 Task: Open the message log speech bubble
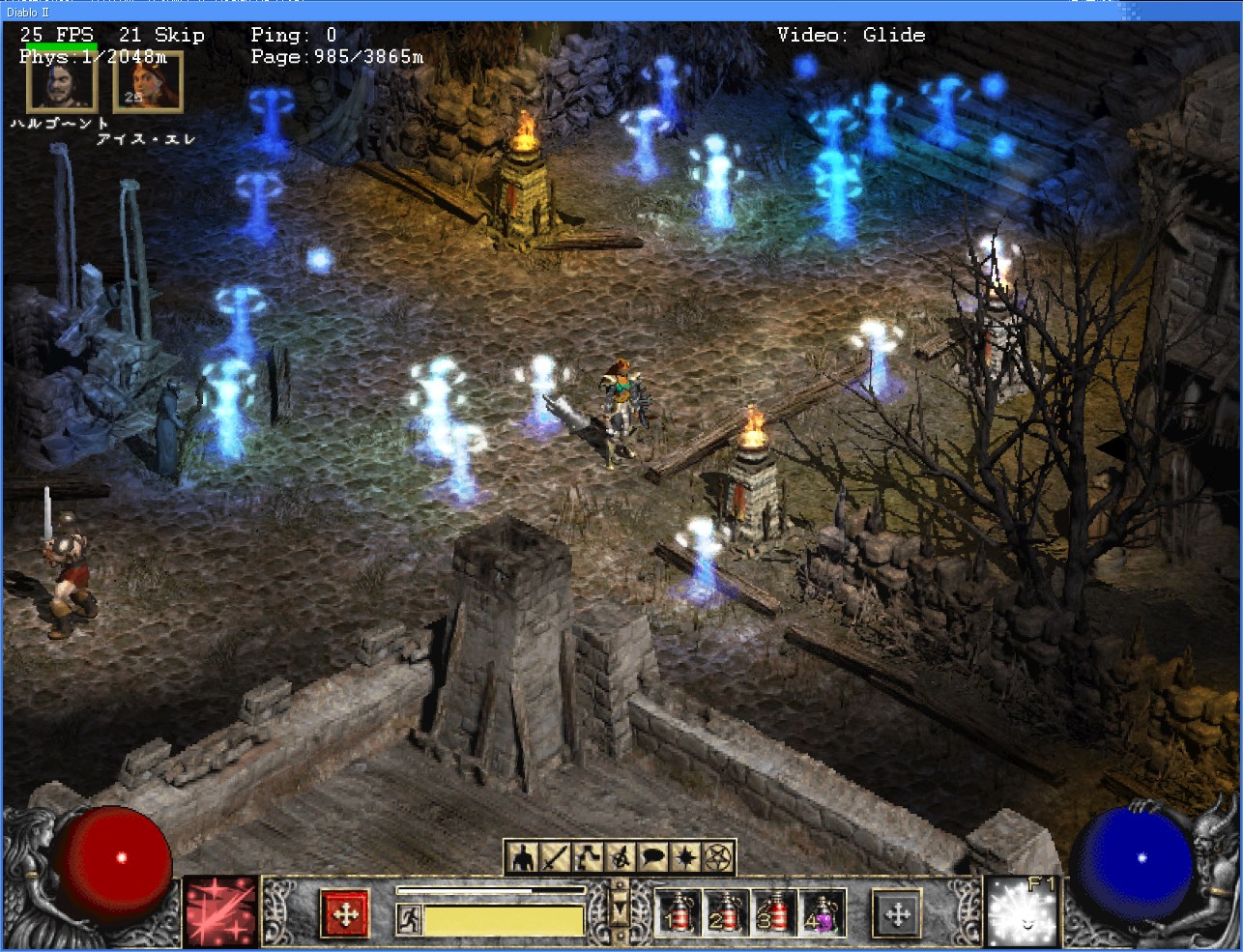point(653,857)
